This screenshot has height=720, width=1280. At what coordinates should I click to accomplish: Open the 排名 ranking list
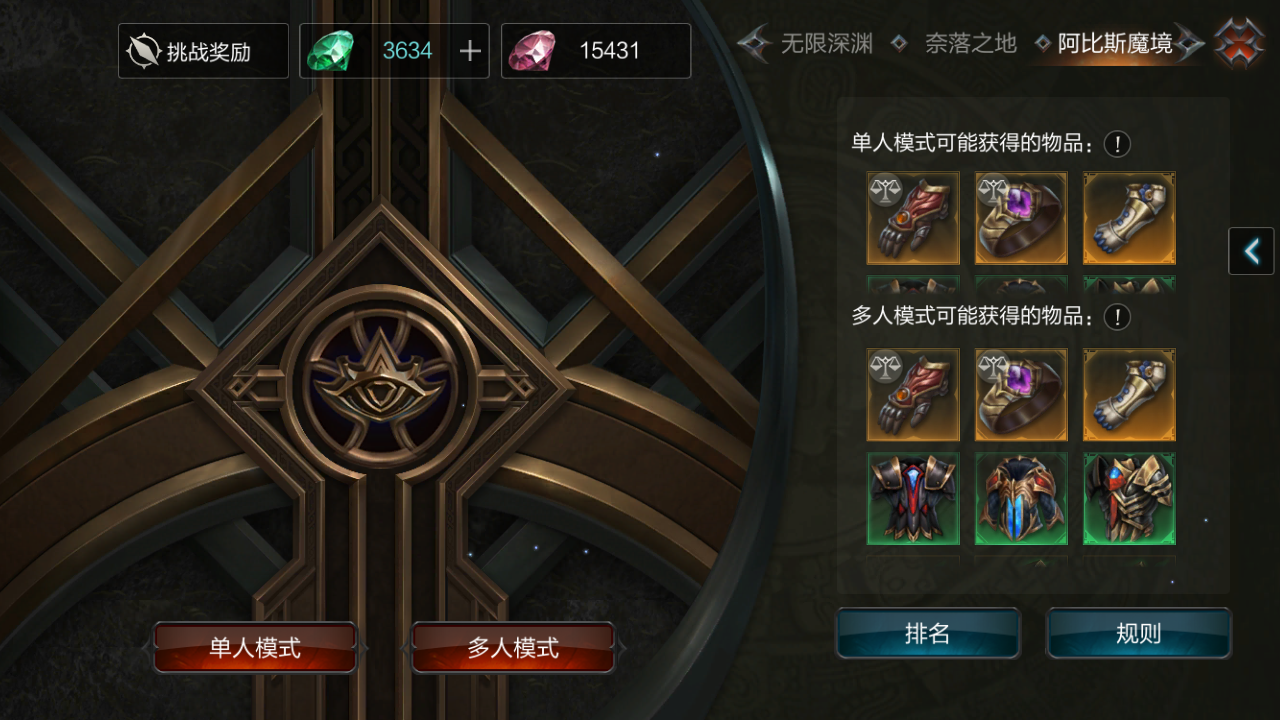coord(927,633)
